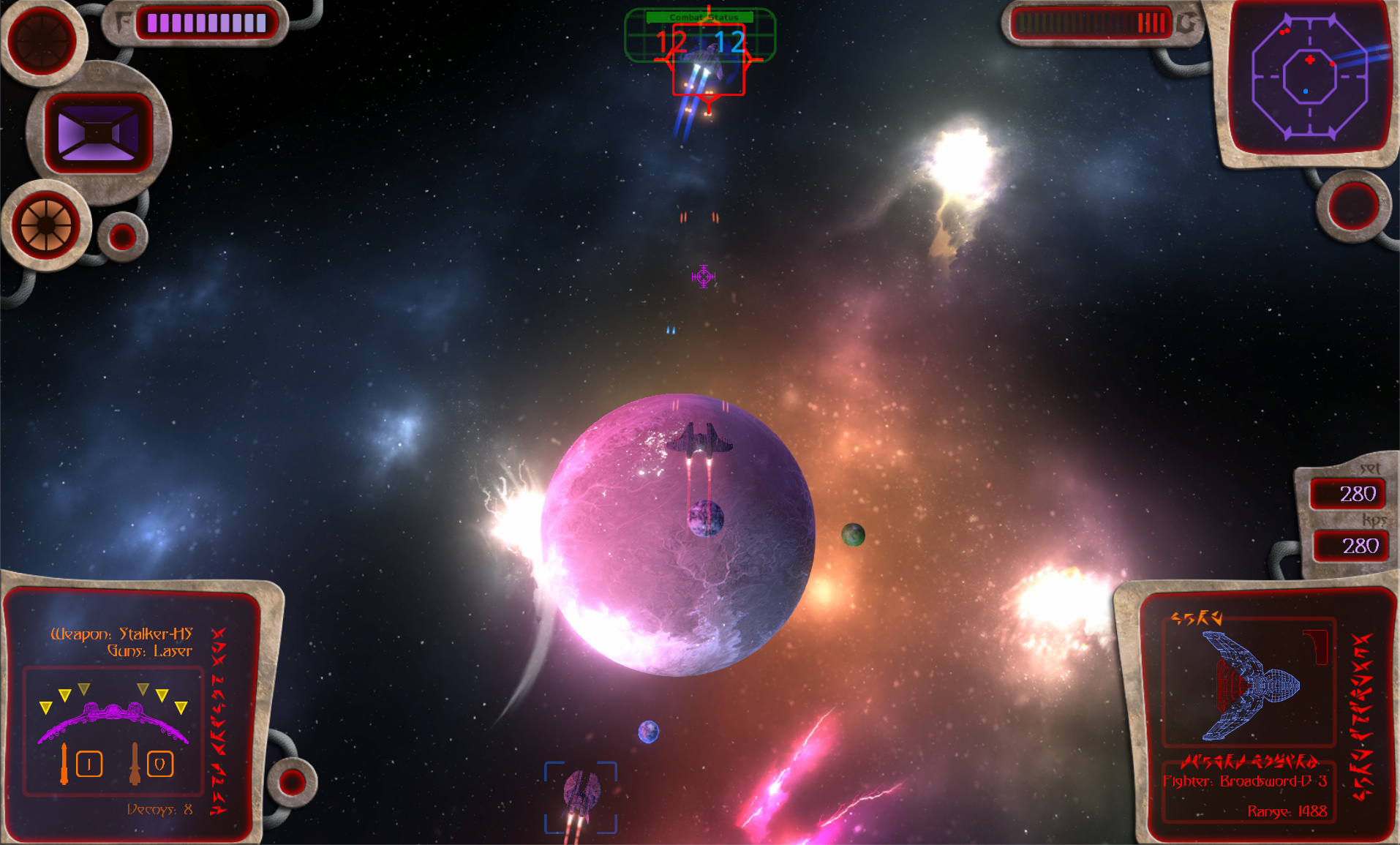The height and width of the screenshot is (845, 1400).
Task: Select the purple shield status screen
Action: 98,132
